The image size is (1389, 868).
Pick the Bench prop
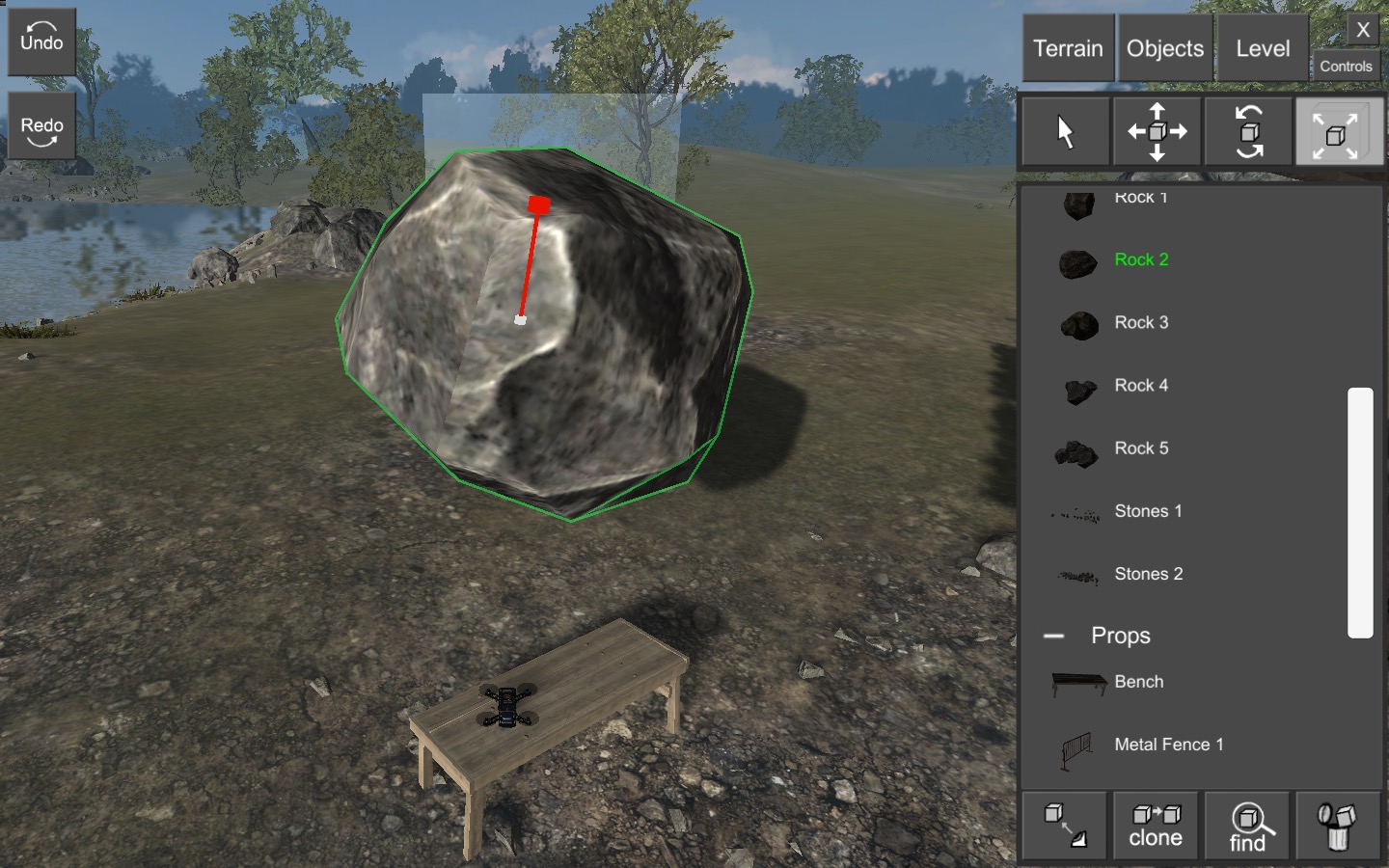[x=1138, y=682]
